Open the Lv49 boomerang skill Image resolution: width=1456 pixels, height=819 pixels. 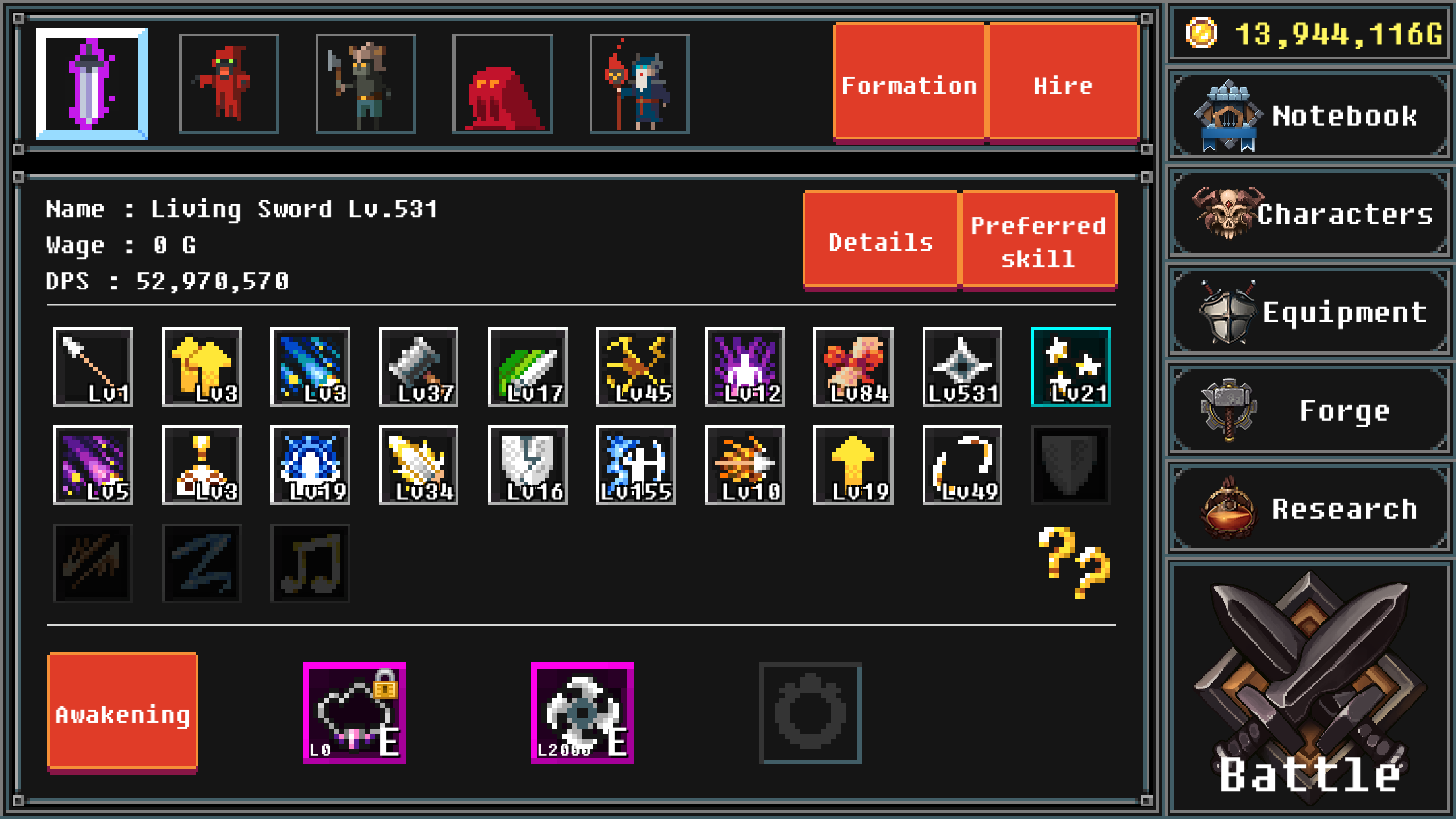(962, 465)
